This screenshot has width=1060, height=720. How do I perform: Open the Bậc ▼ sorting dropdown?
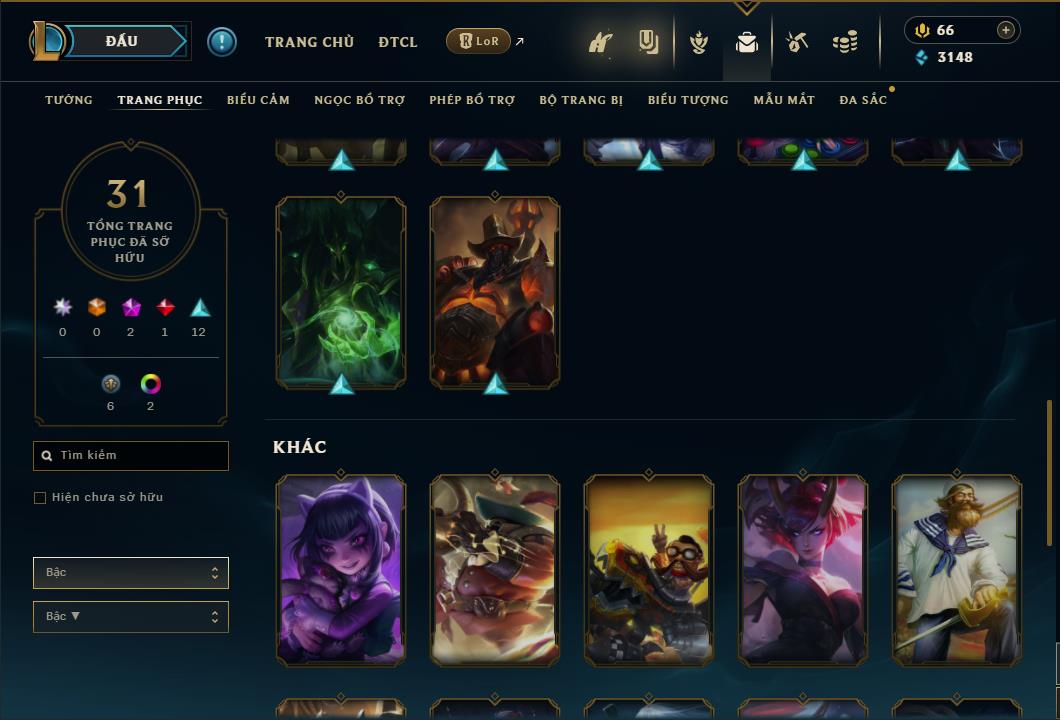[x=131, y=617]
